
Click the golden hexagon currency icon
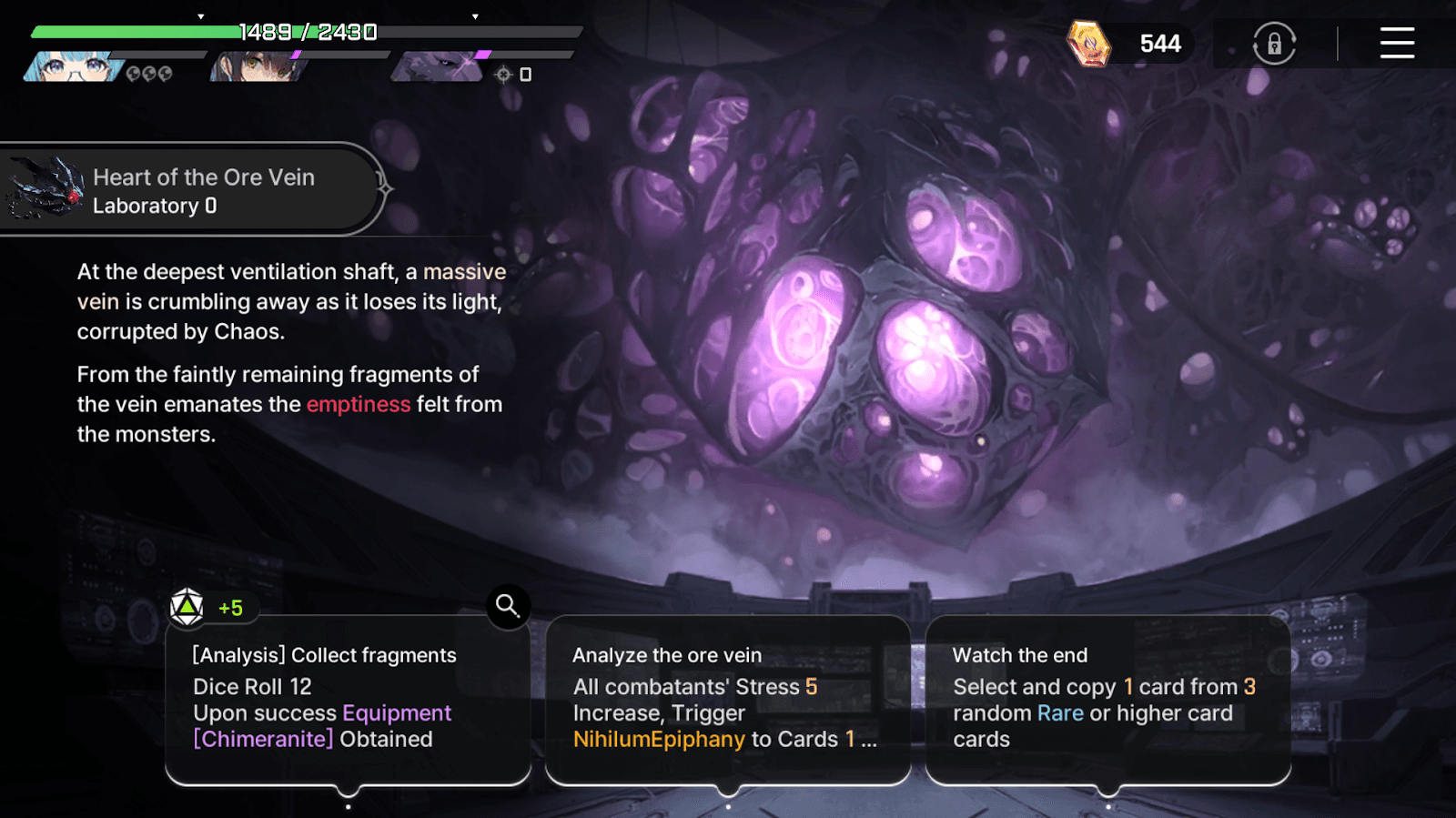pos(1088,43)
